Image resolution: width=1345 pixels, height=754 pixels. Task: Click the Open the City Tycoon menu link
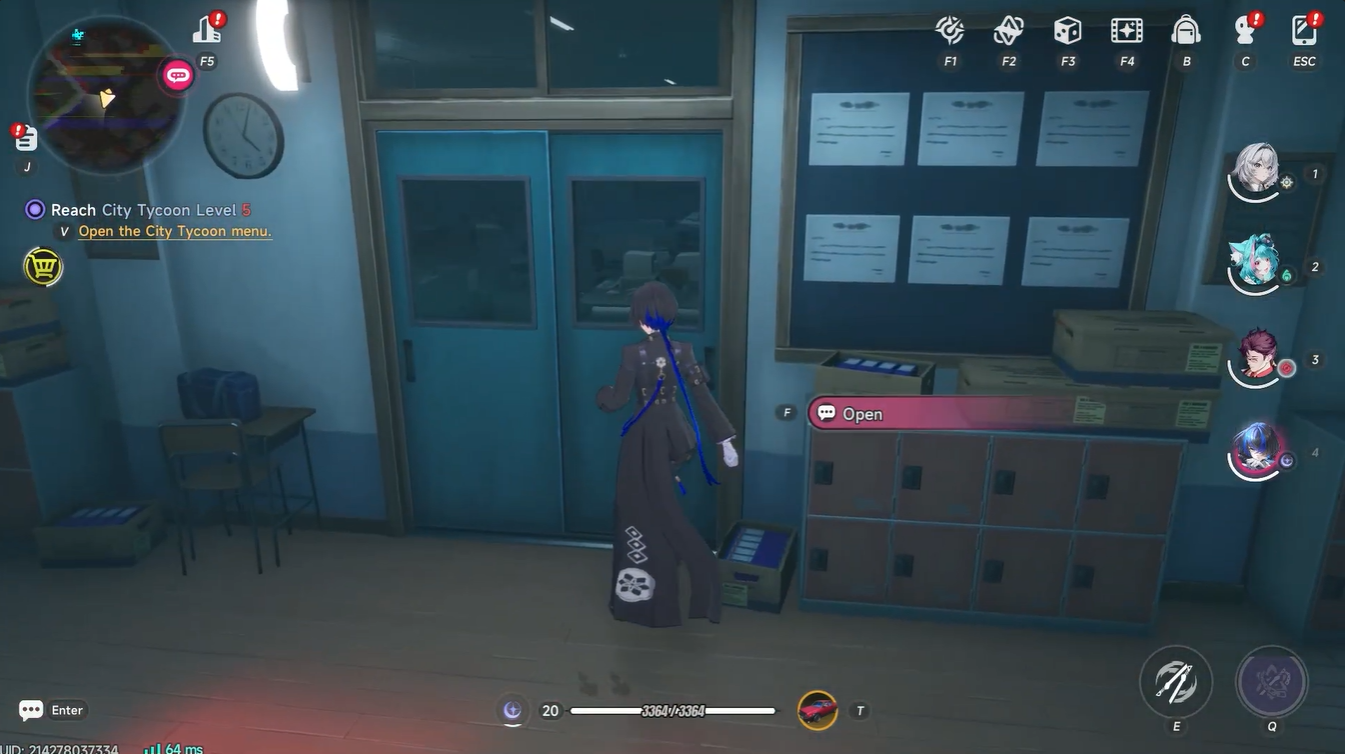(175, 230)
